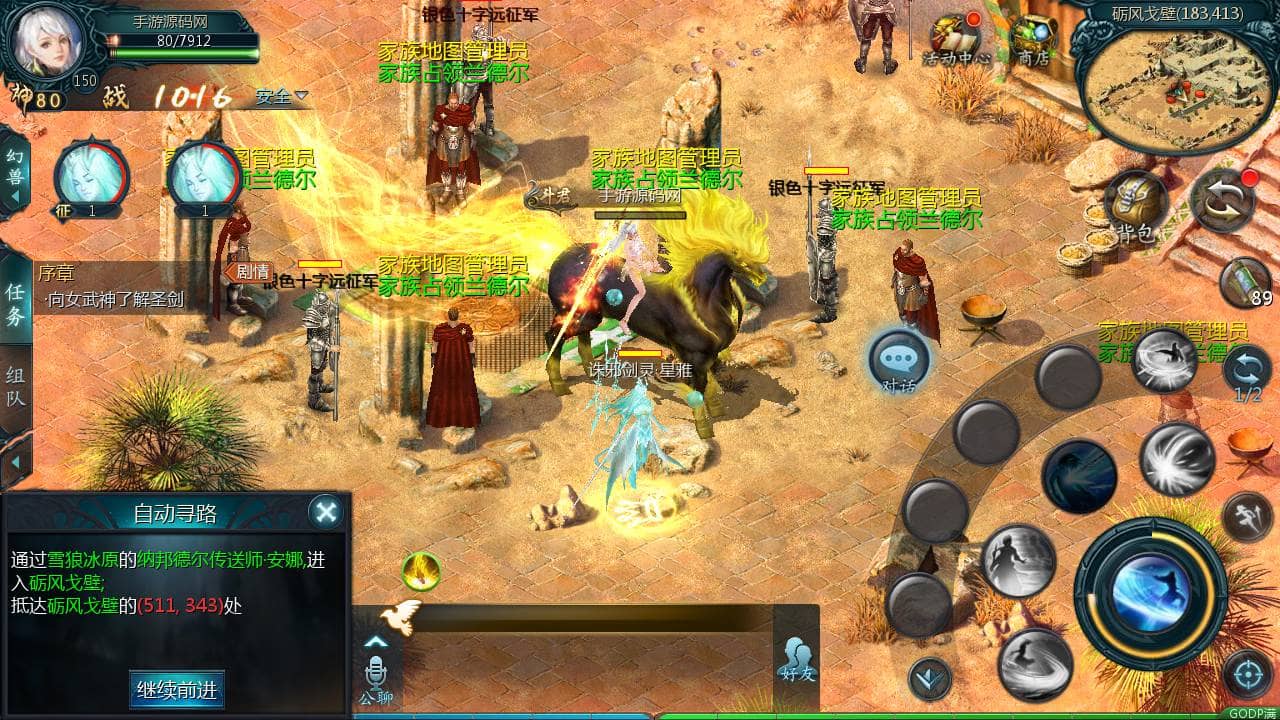Switch to the 任务 quest tab

pyautogui.click(x=15, y=304)
